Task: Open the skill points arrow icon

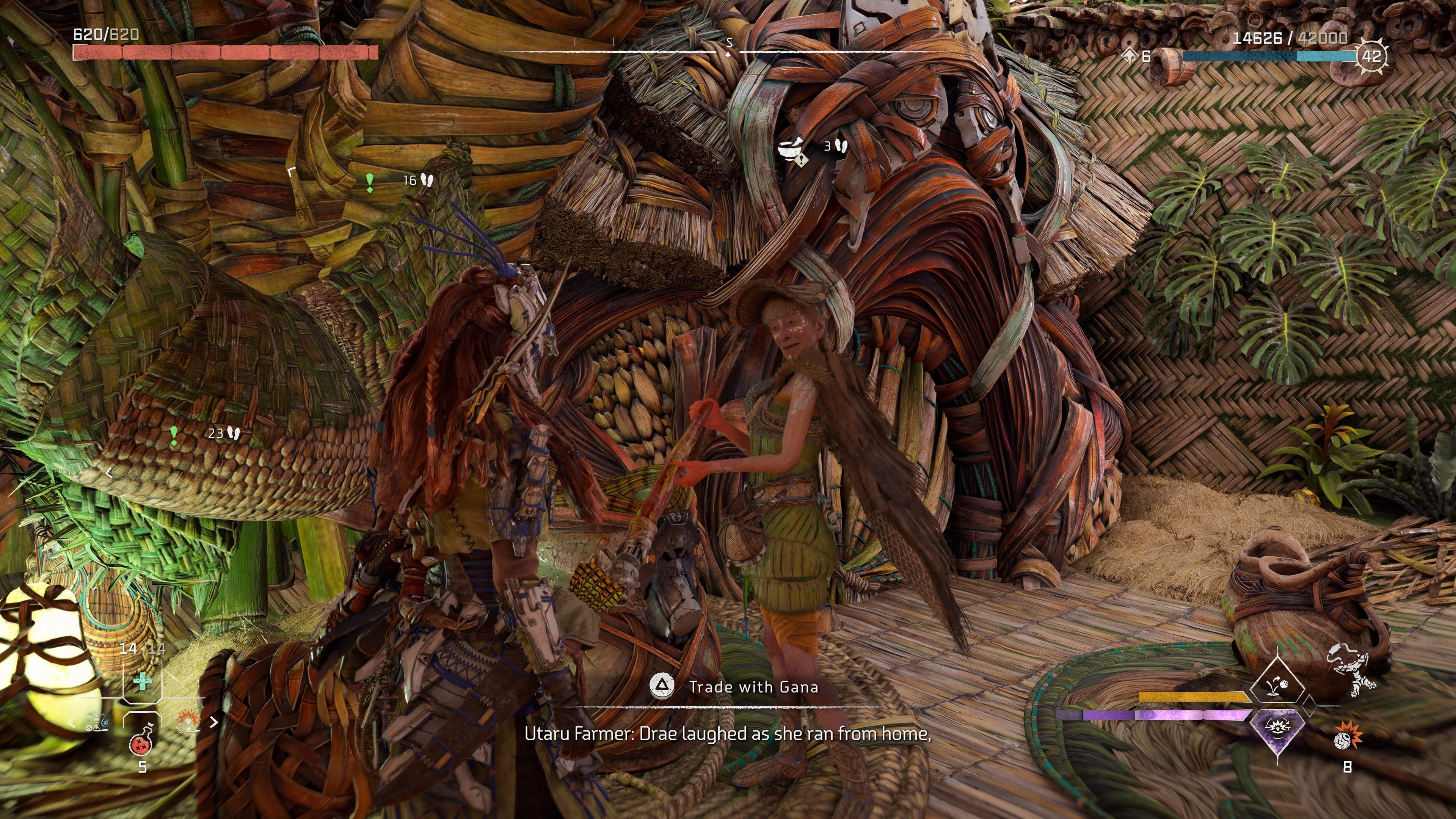Action: [x=1129, y=56]
